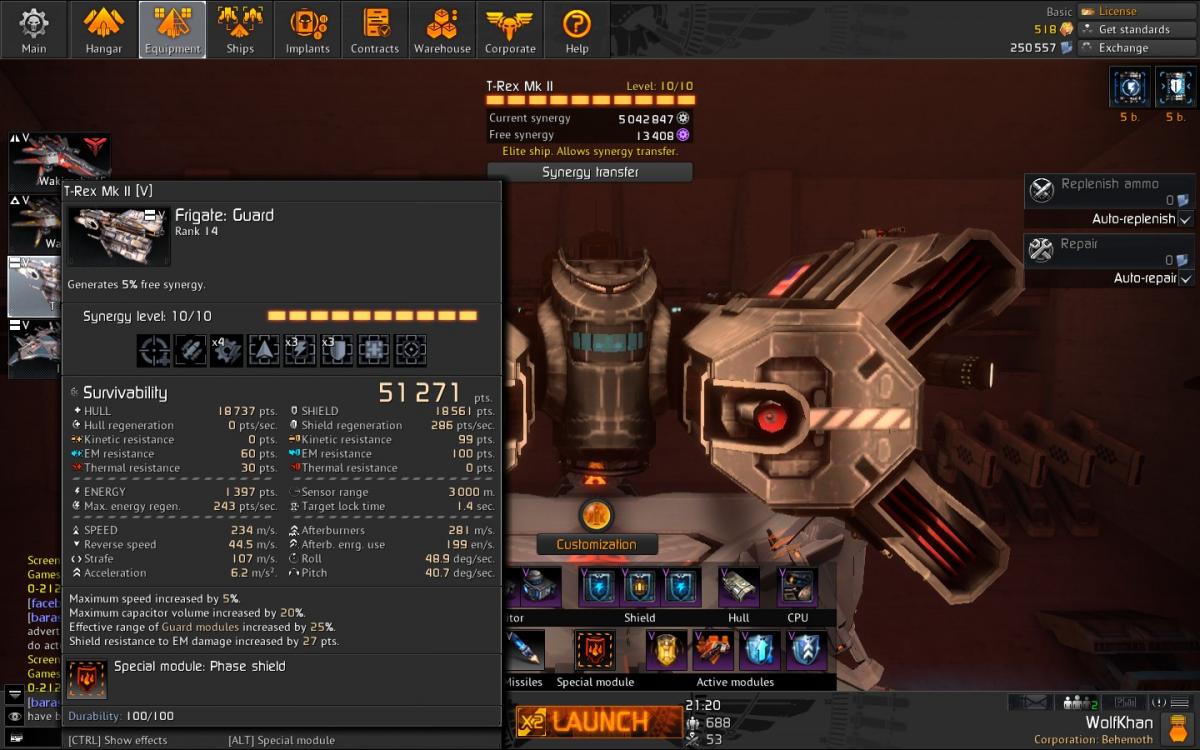
Task: Launch into battle
Action: coord(598,721)
